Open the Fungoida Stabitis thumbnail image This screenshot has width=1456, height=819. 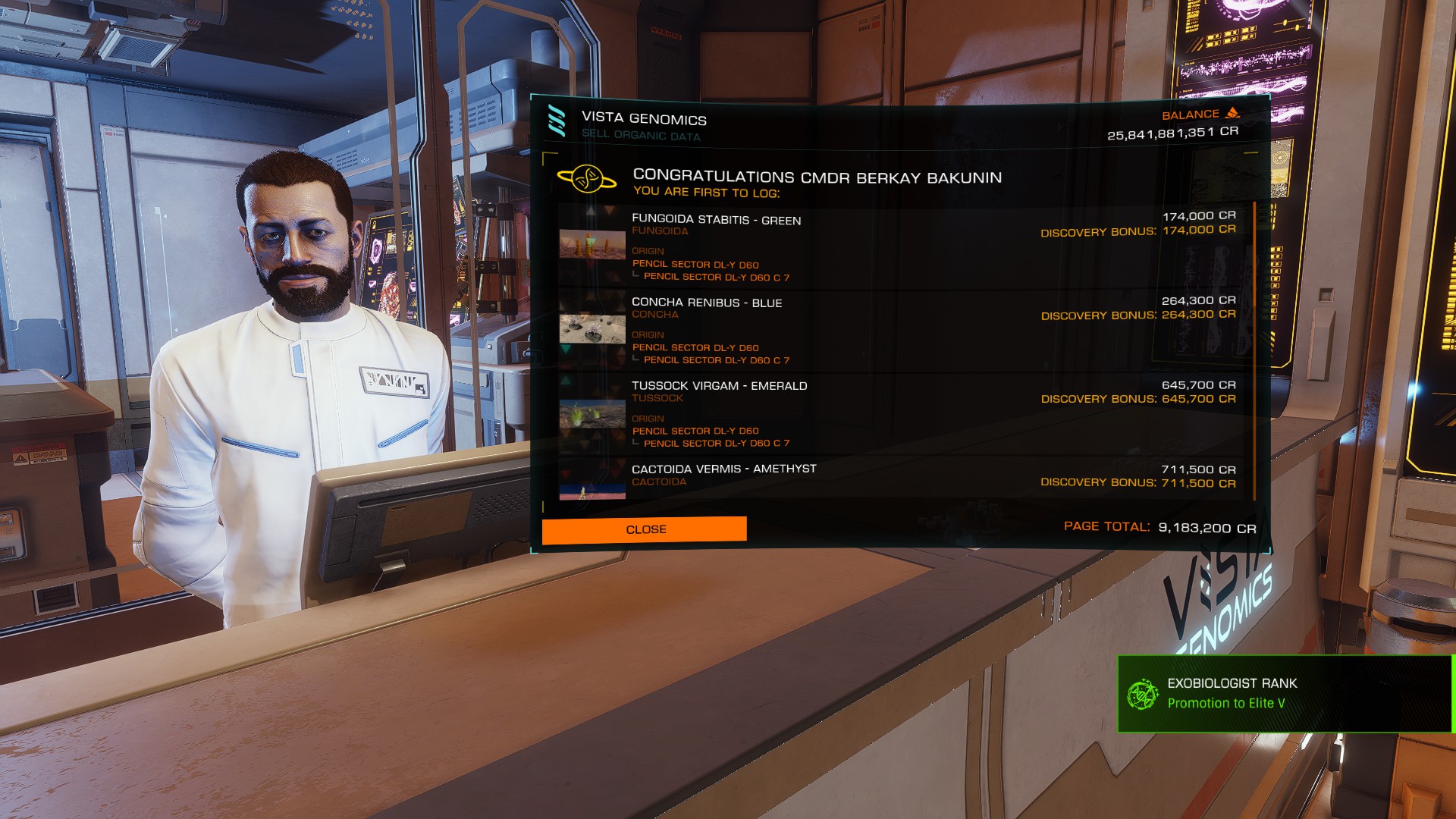[592, 246]
